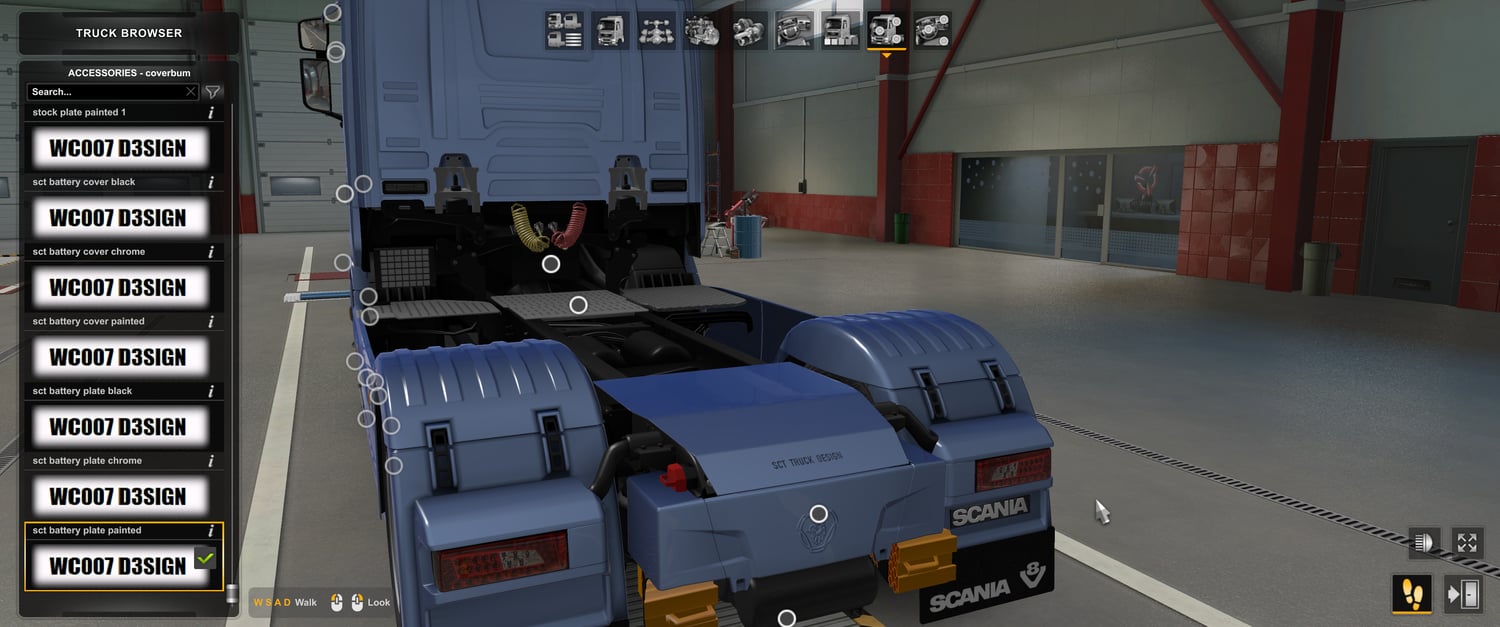Switch to the truck configurations list tab

coord(565,31)
